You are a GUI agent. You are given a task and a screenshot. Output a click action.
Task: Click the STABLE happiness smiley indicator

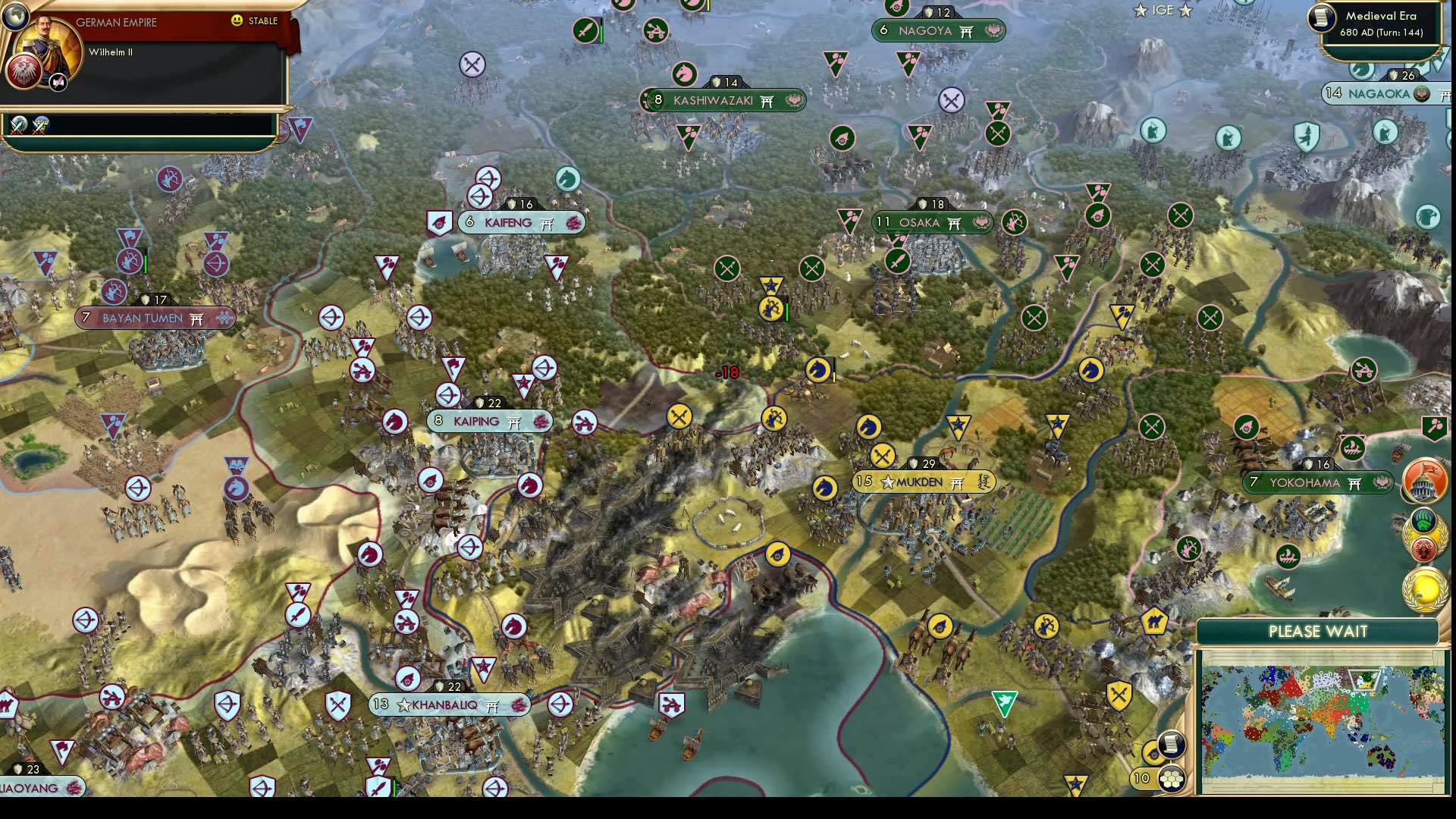coord(236,20)
